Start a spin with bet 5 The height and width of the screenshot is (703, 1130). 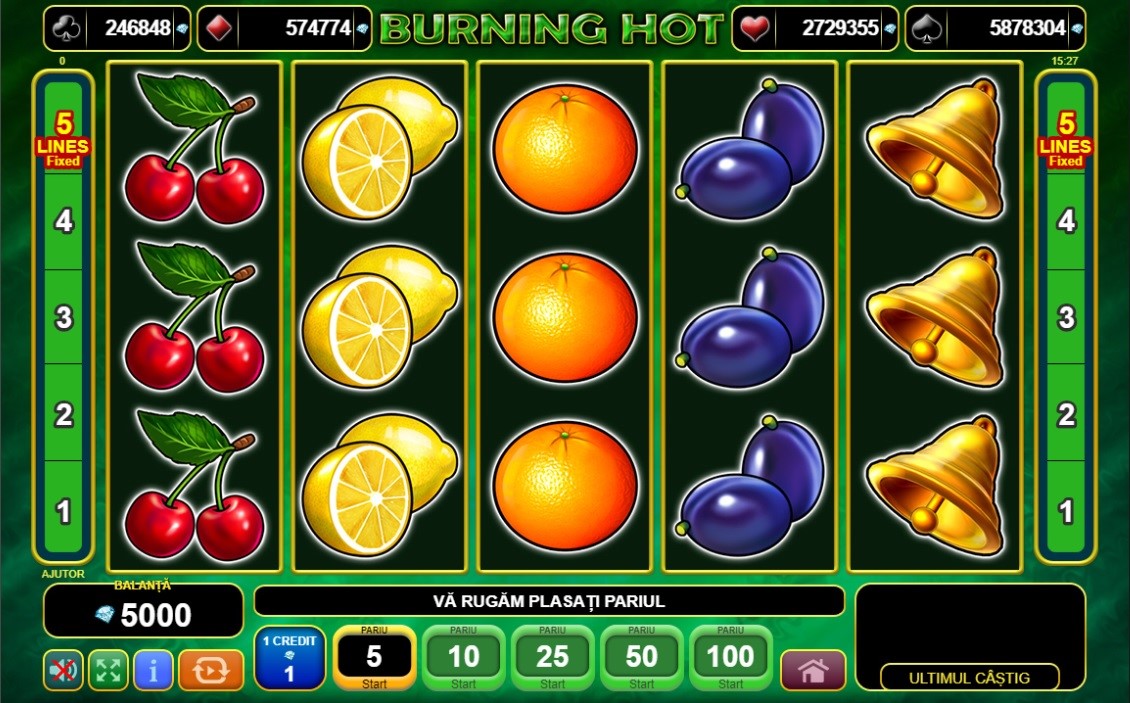(374, 657)
